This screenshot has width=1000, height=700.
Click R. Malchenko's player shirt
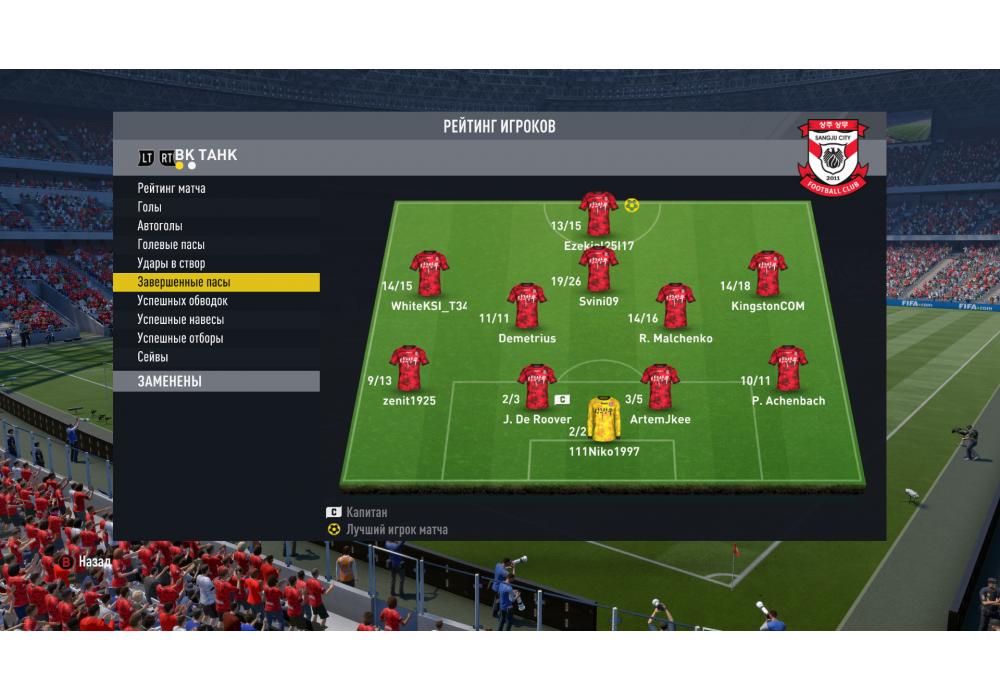tap(675, 306)
